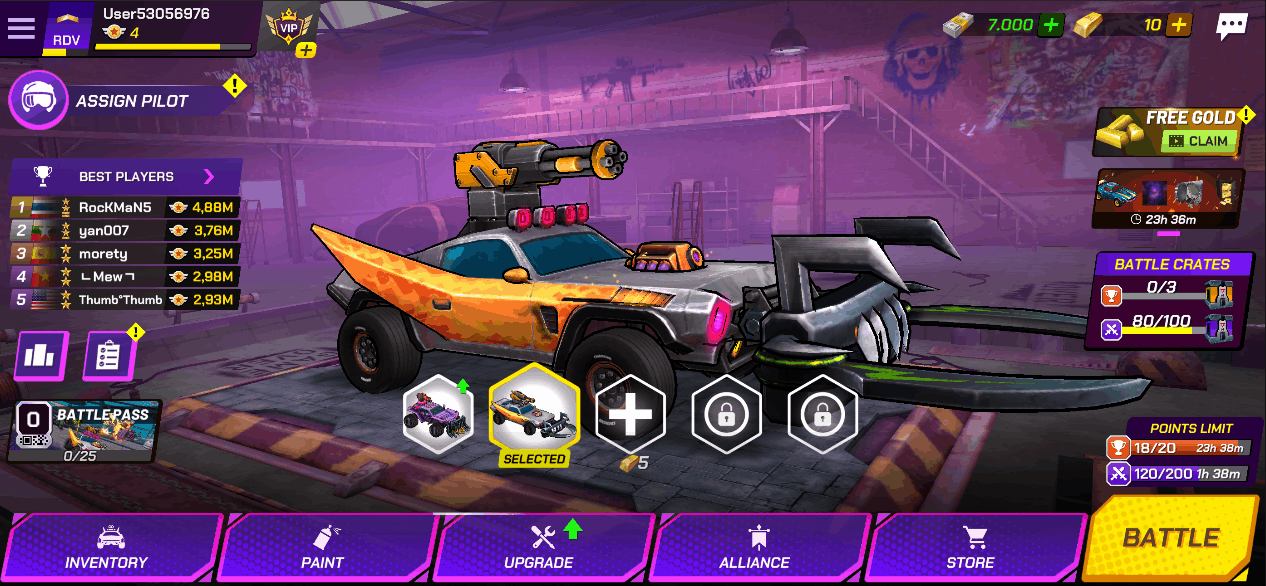The height and width of the screenshot is (586, 1266).
Task: Start a battle
Action: tap(1170, 538)
